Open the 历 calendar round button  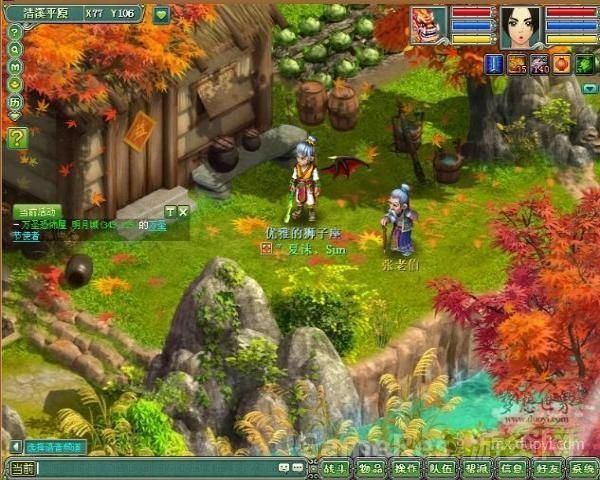coord(15,102)
